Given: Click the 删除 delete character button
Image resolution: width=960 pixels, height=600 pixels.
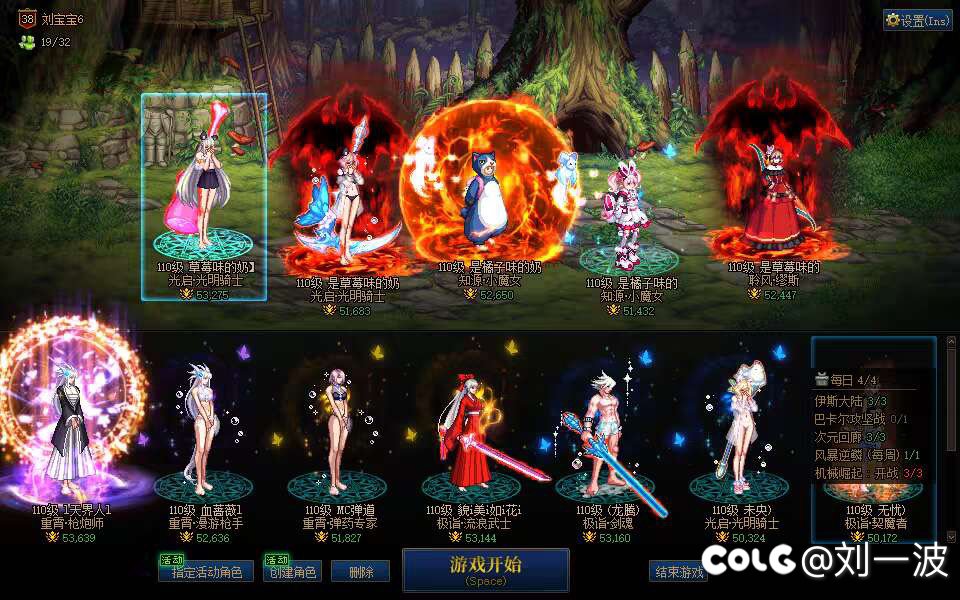Looking at the screenshot, I should click(360, 572).
